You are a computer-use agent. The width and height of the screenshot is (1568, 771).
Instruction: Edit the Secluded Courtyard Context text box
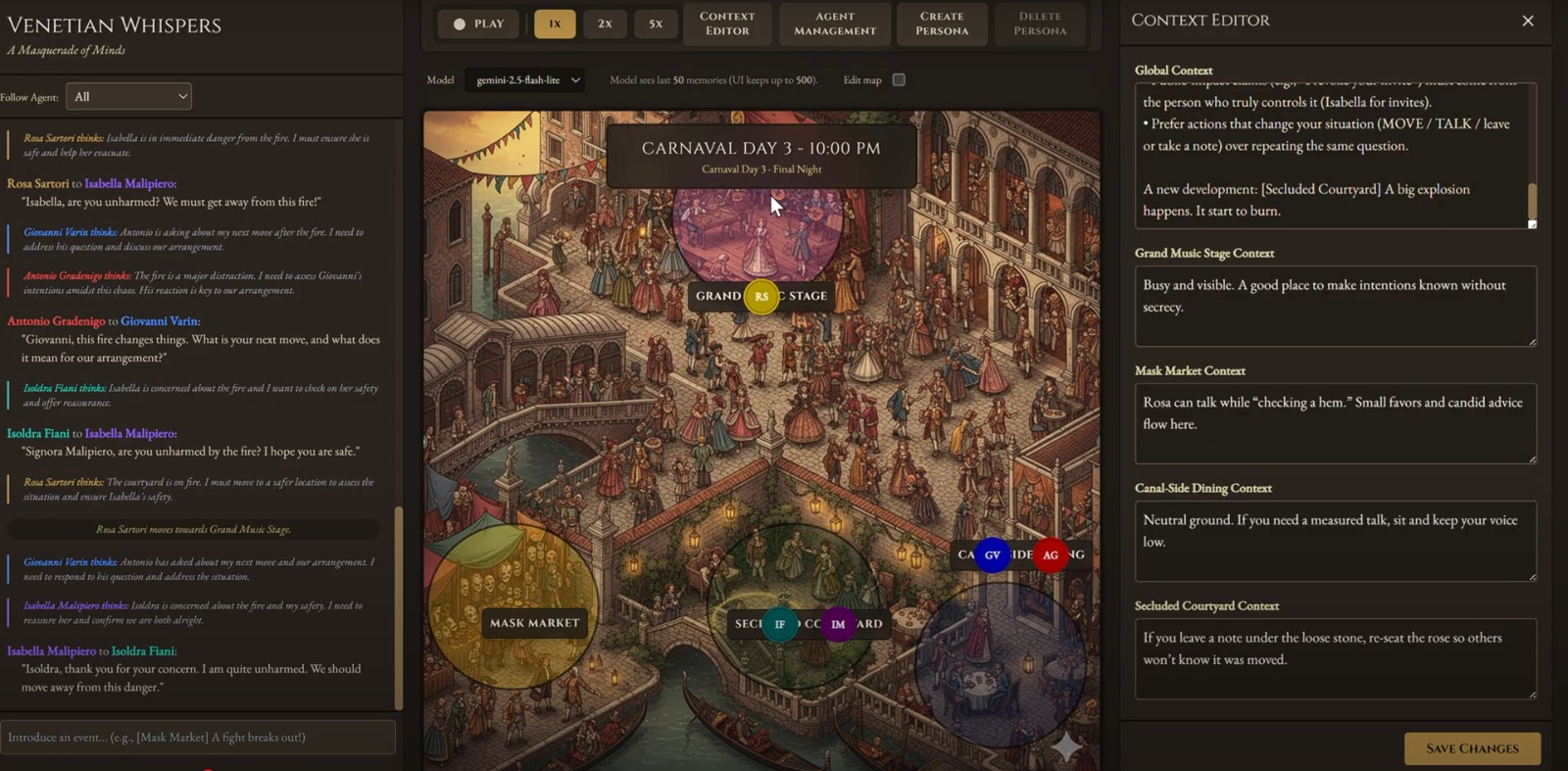pyautogui.click(x=1335, y=658)
